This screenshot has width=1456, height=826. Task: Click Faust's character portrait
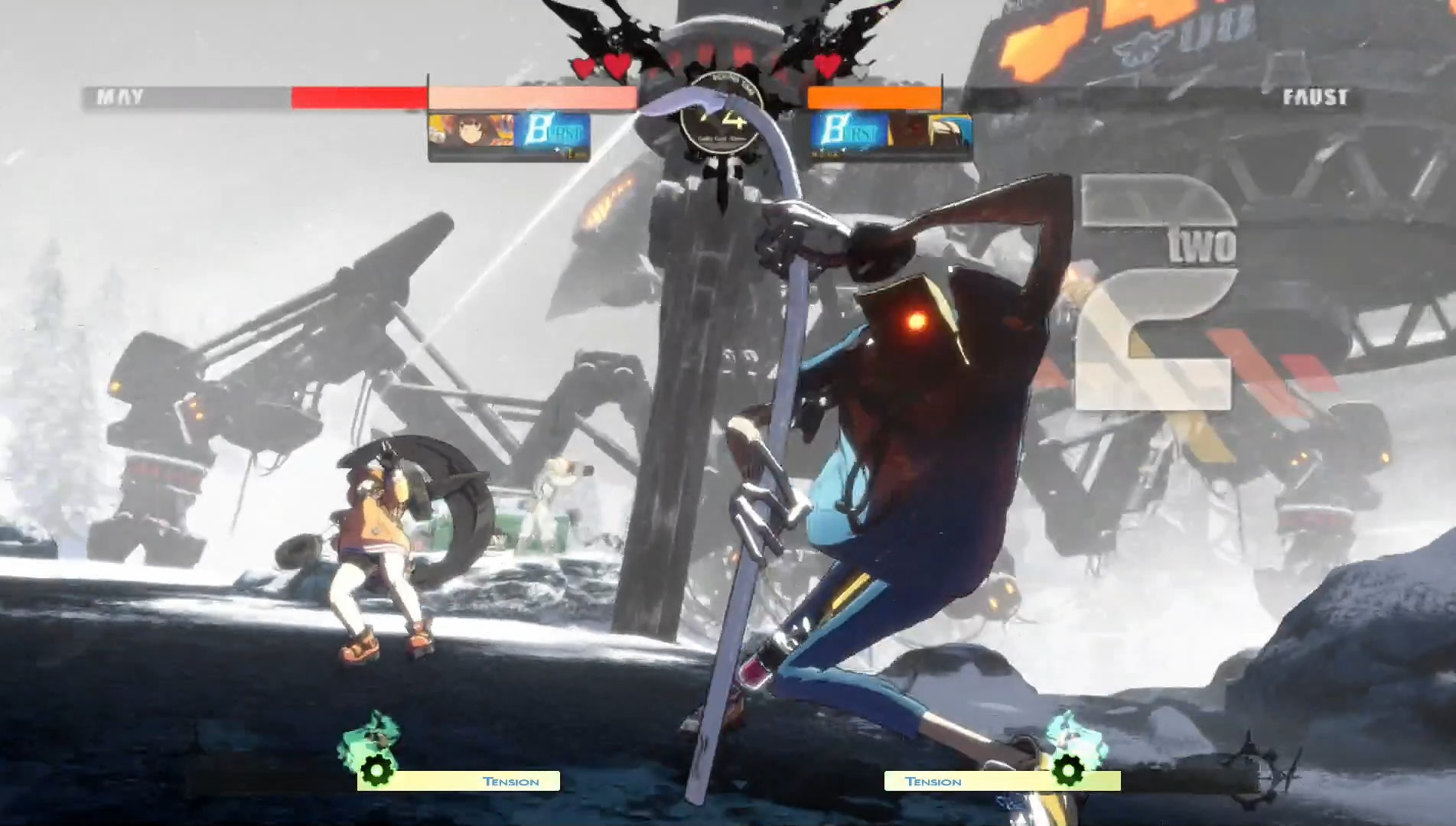click(x=930, y=131)
